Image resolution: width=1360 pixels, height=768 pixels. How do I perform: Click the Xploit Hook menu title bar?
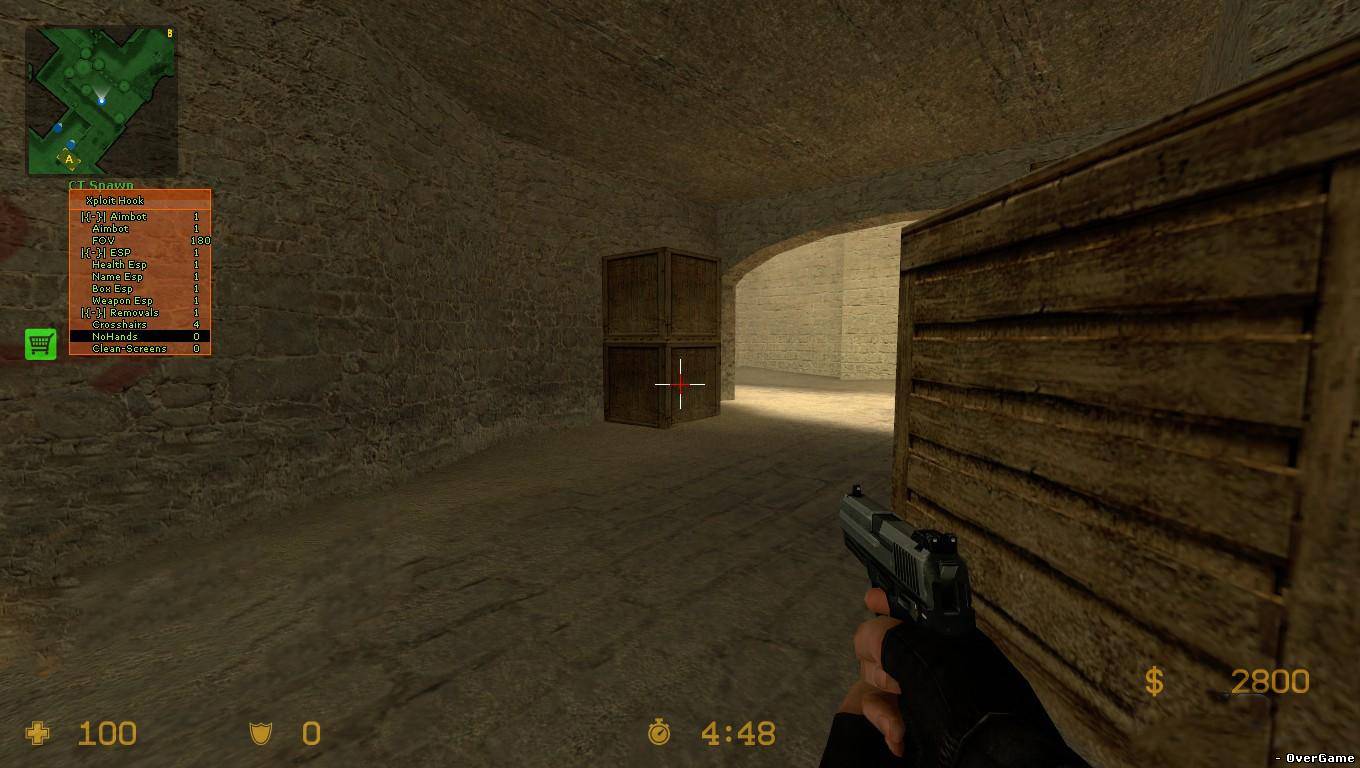[x=139, y=200]
